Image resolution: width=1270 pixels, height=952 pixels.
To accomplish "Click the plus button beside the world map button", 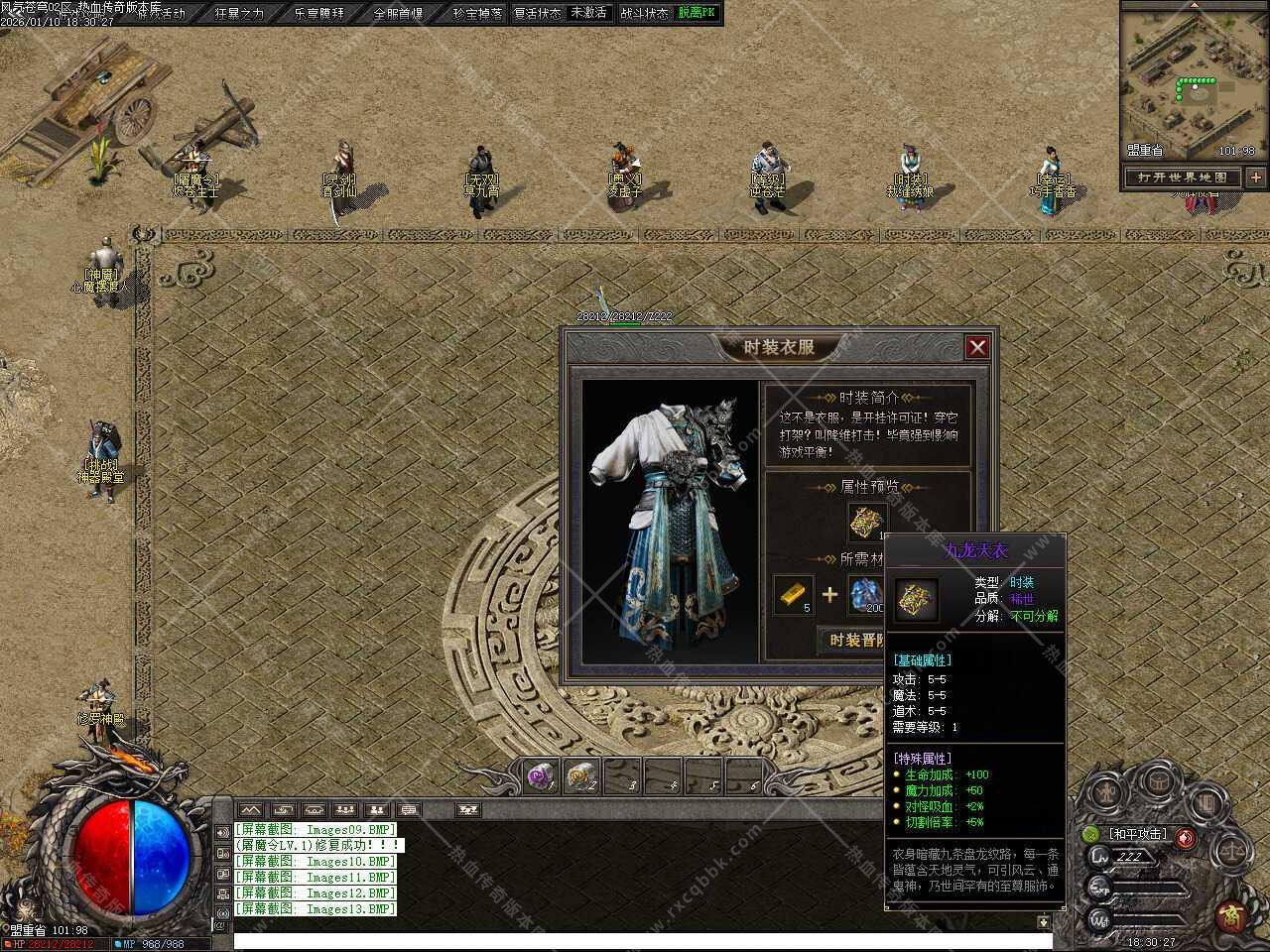I will (1256, 178).
